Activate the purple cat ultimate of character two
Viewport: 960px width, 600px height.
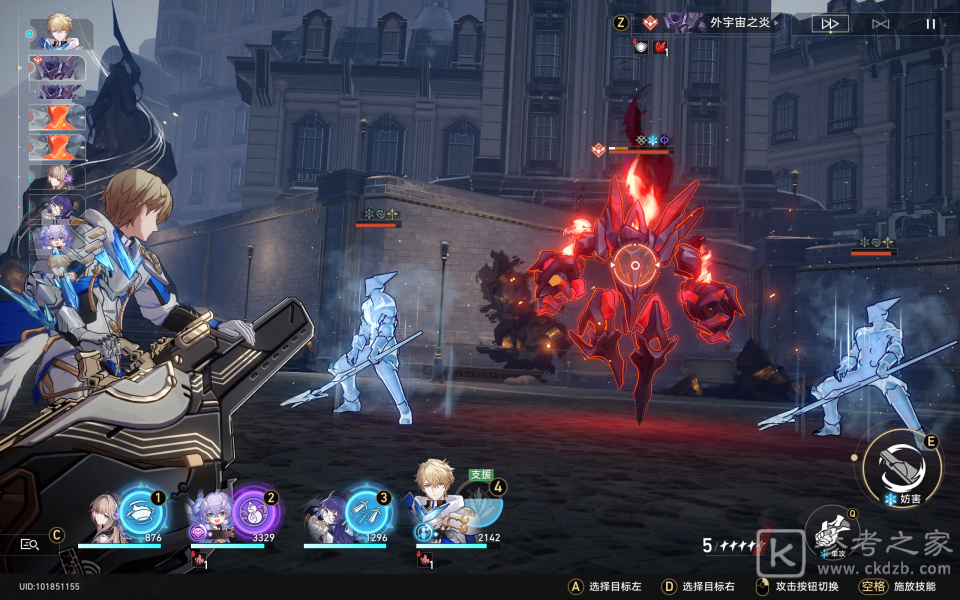point(252,511)
